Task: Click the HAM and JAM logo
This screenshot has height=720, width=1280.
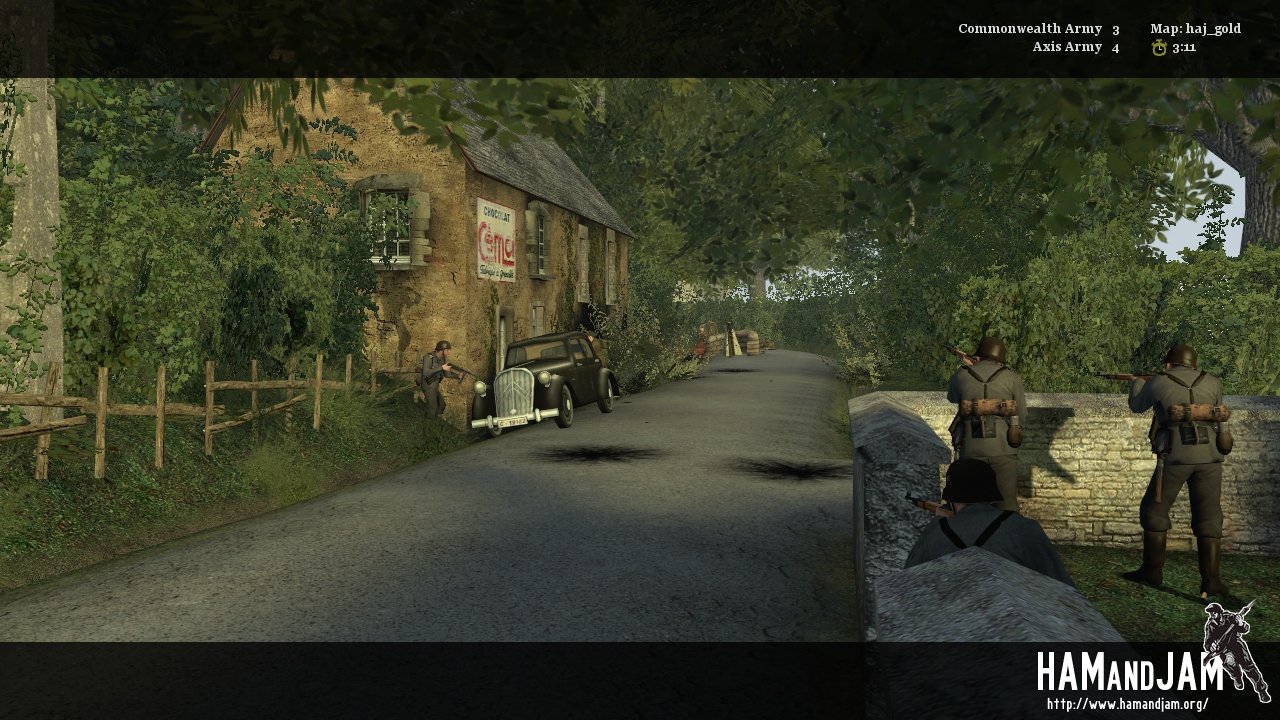Action: pos(1130,672)
